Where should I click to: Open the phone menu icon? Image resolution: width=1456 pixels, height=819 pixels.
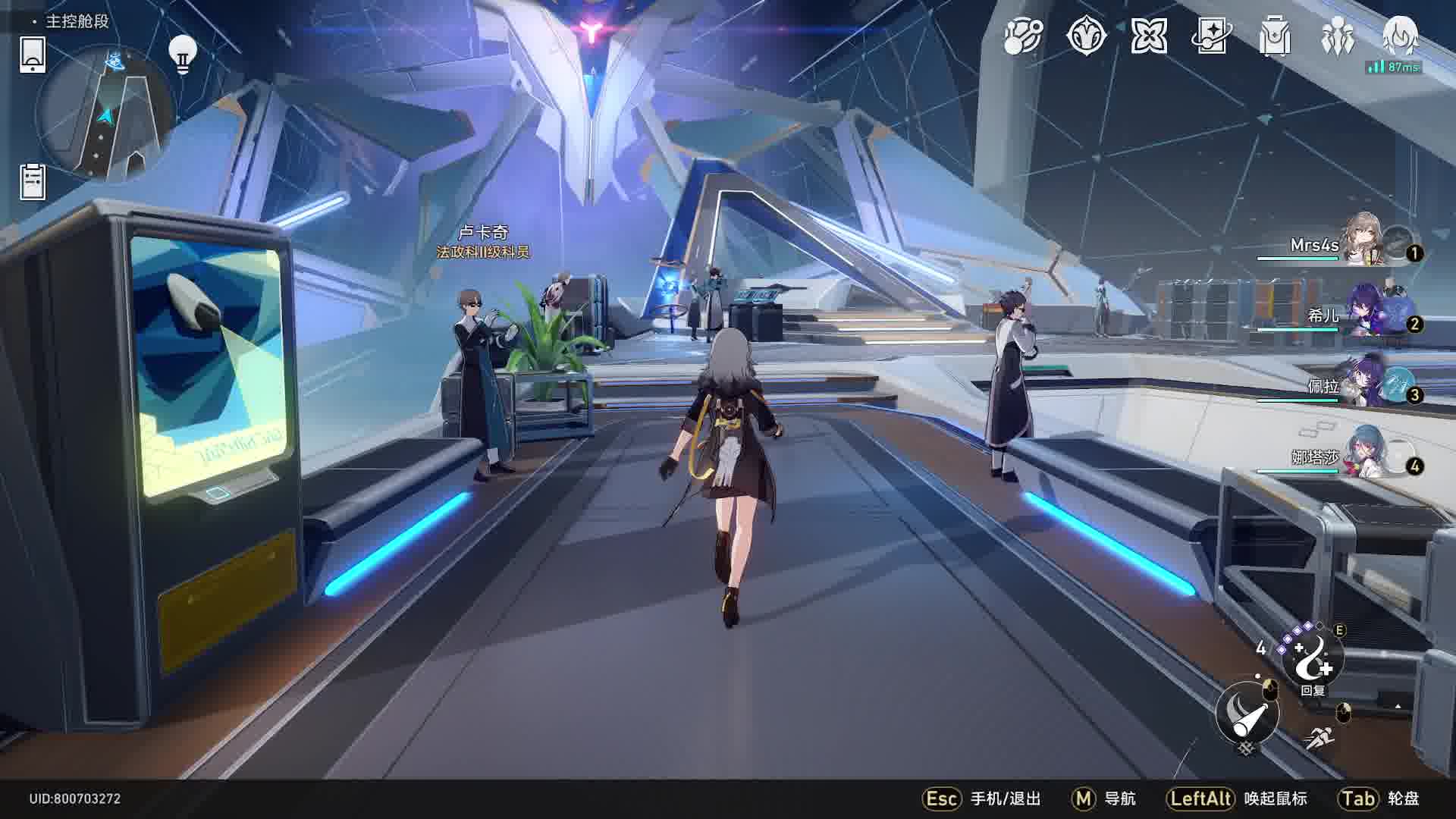coord(32,55)
